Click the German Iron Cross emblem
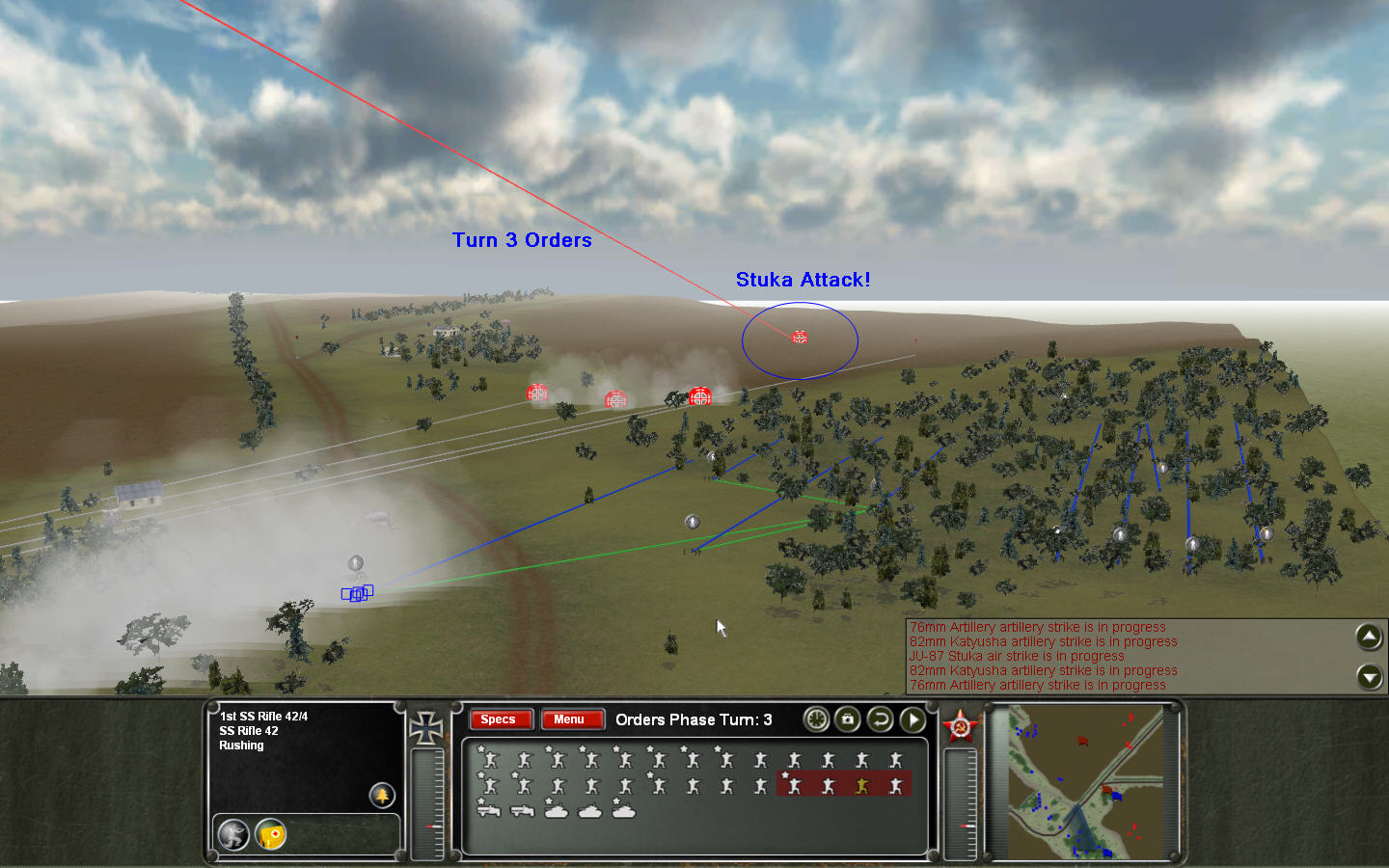Viewport: 1389px width, 868px height. pyautogui.click(x=425, y=728)
